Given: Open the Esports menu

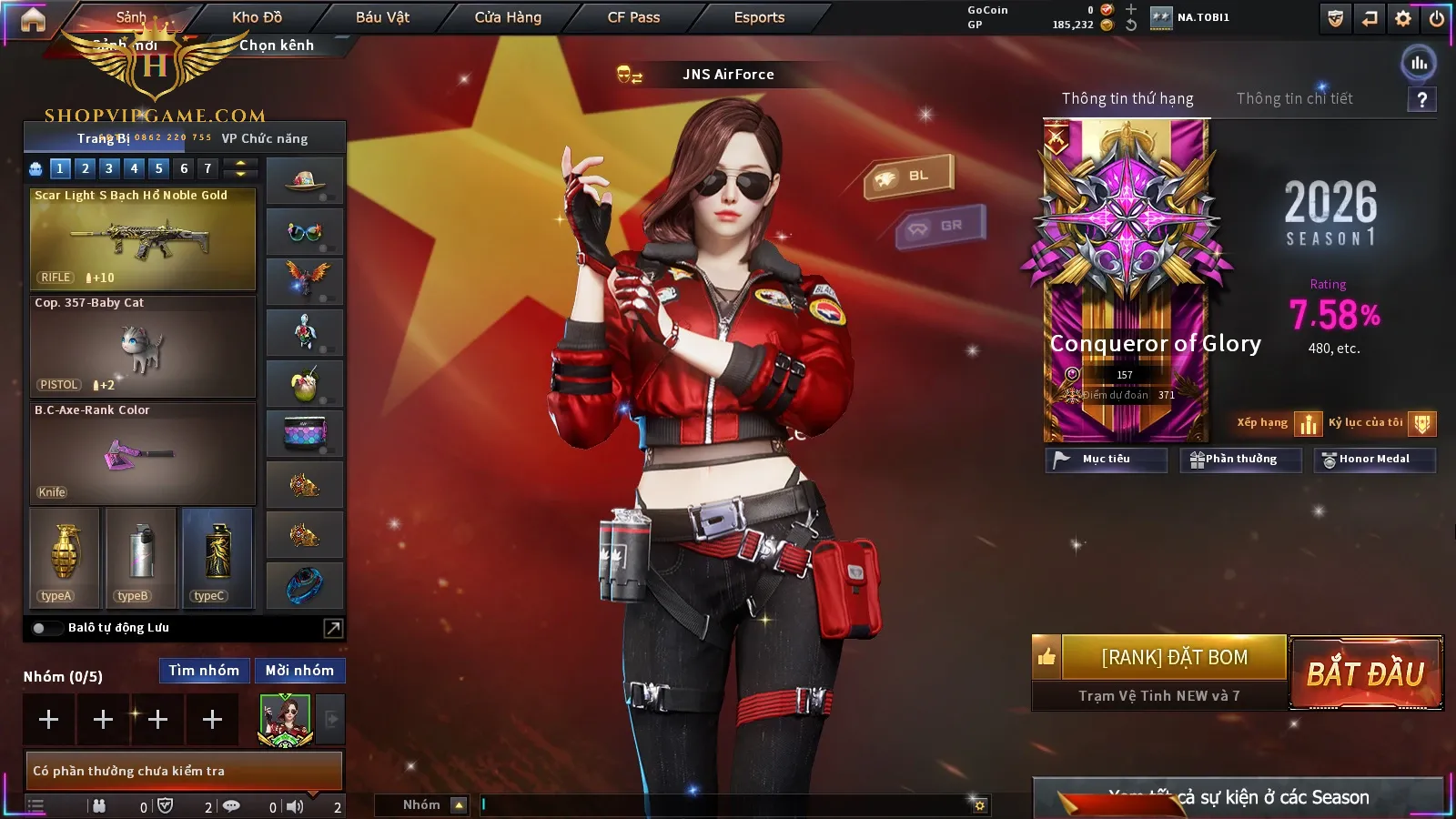Looking at the screenshot, I should pyautogui.click(x=759, y=17).
